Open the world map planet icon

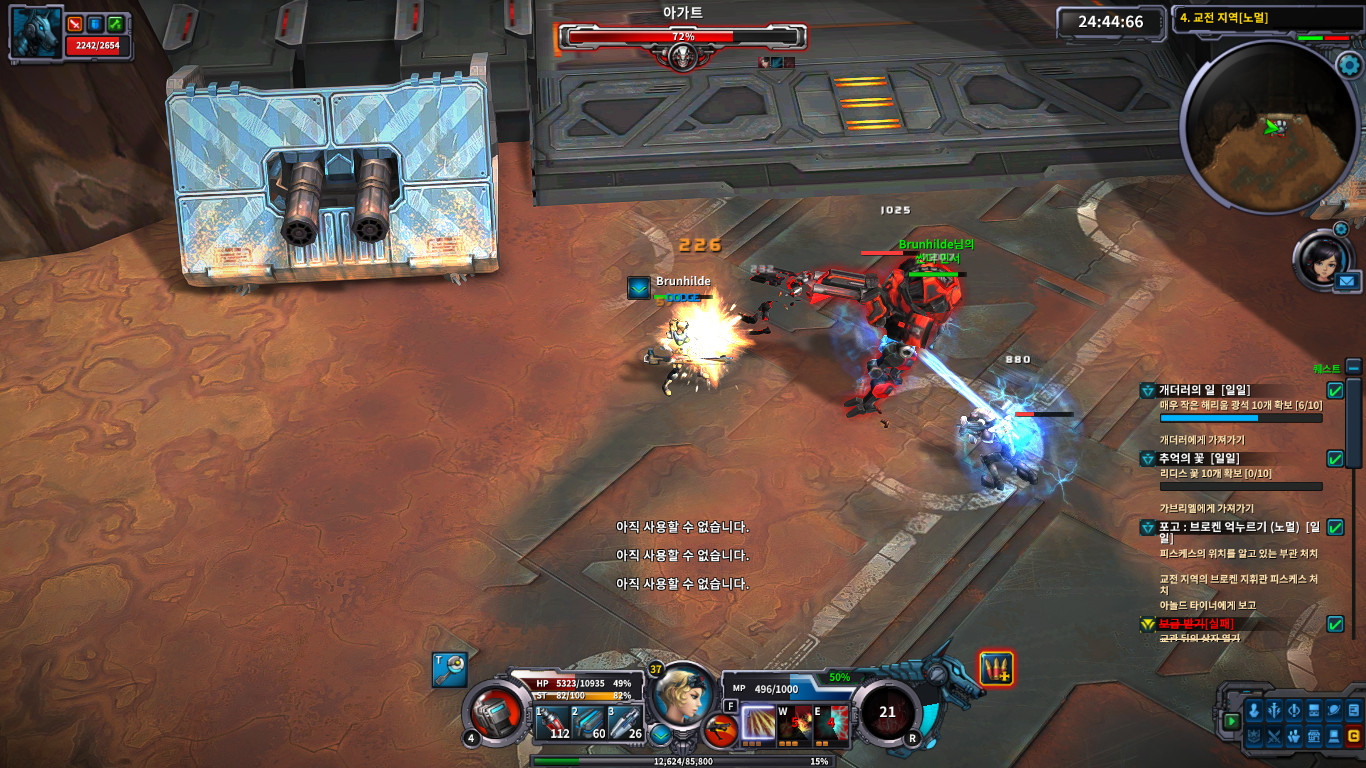tap(1333, 710)
